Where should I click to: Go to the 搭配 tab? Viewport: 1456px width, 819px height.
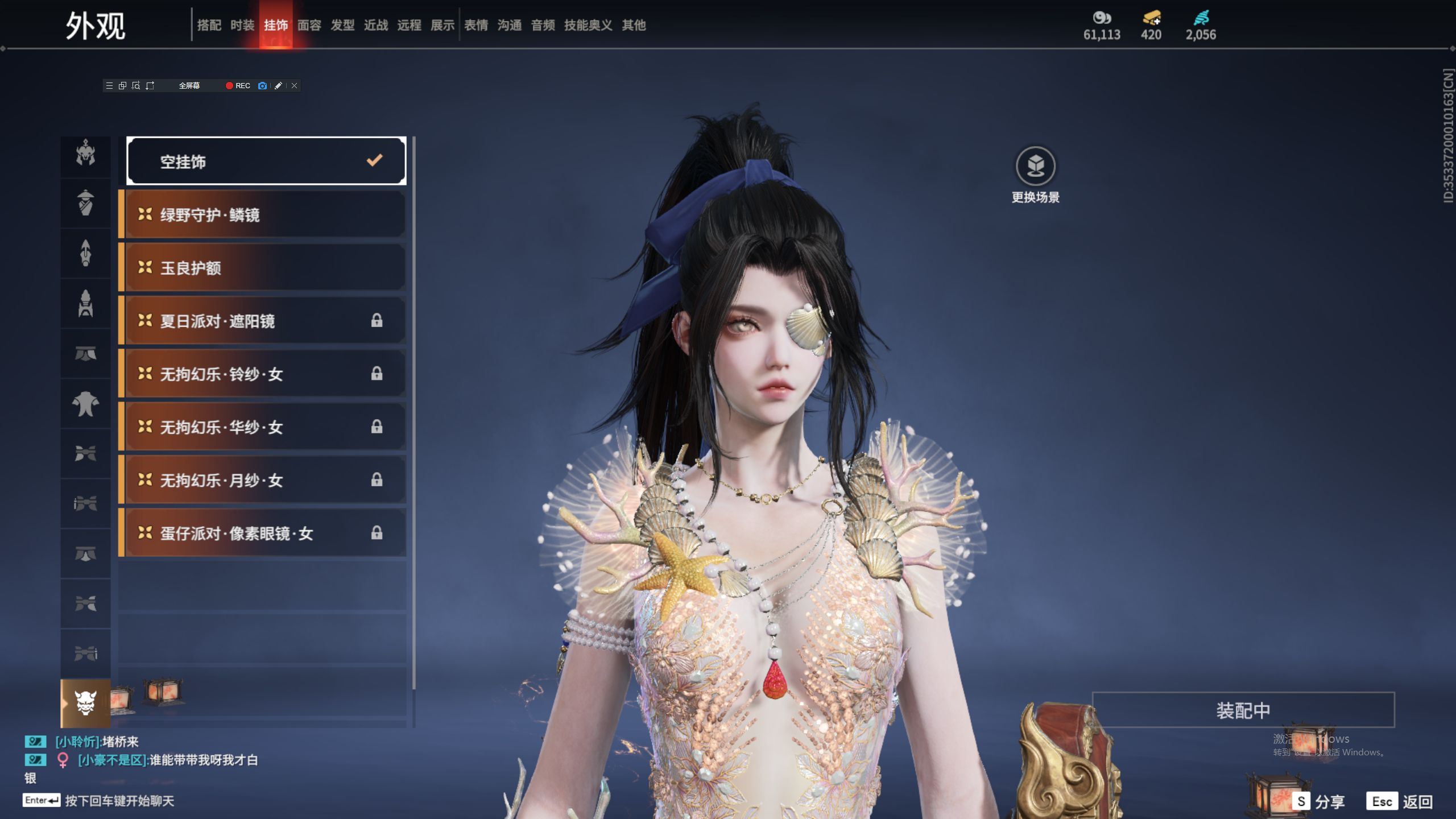[x=209, y=25]
